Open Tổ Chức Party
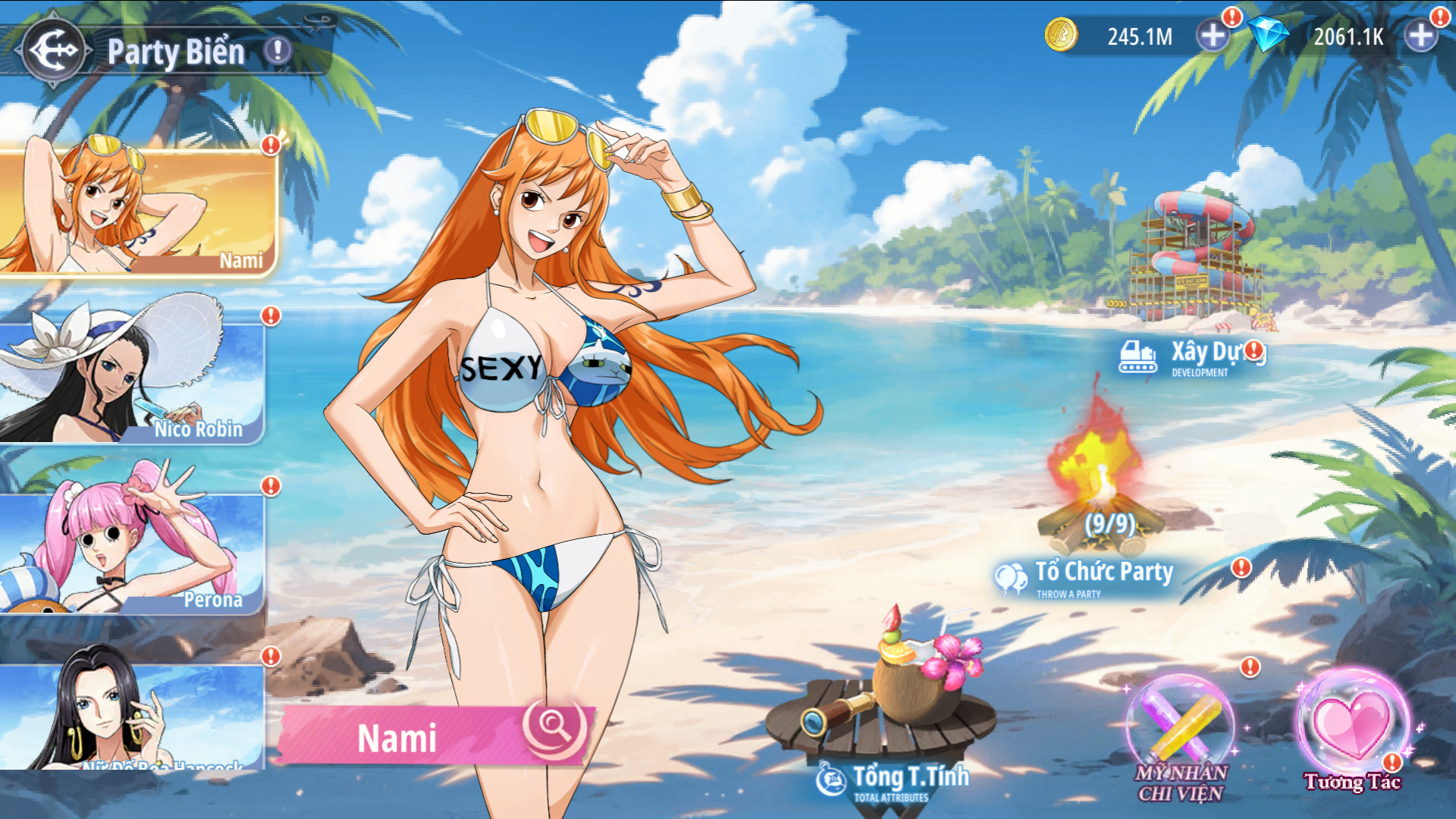Screen dimensions: 1456x819 pos(1092,576)
